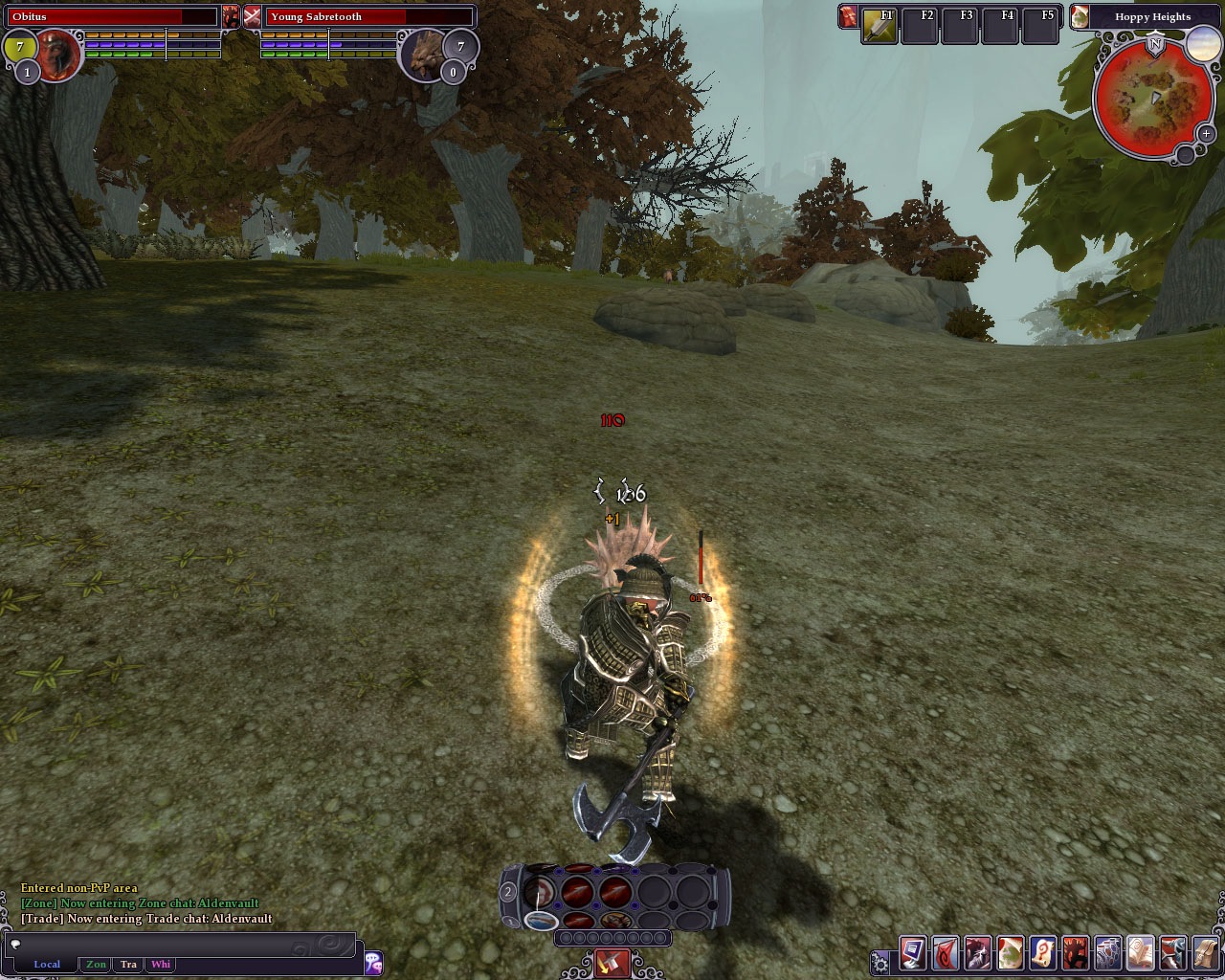Switch to the Whisper chat tab
This screenshot has width=1225, height=980.
[x=161, y=965]
